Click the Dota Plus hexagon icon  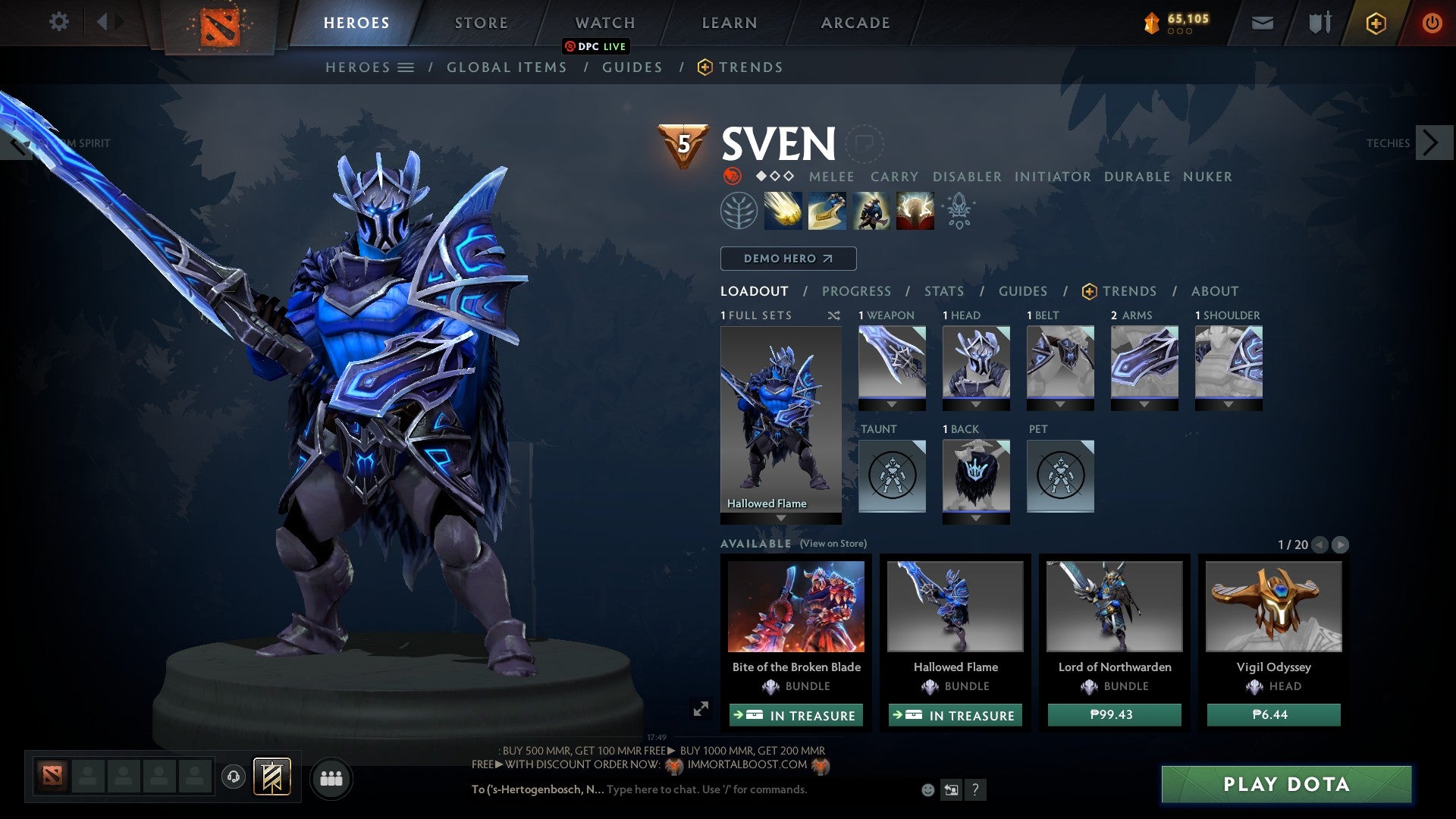1376,23
